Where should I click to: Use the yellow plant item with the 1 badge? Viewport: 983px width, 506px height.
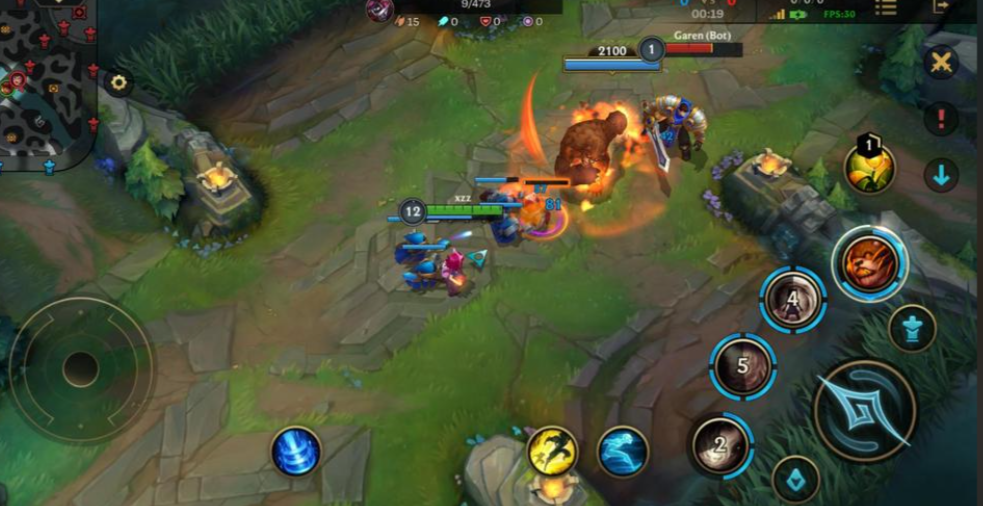pyautogui.click(x=869, y=167)
